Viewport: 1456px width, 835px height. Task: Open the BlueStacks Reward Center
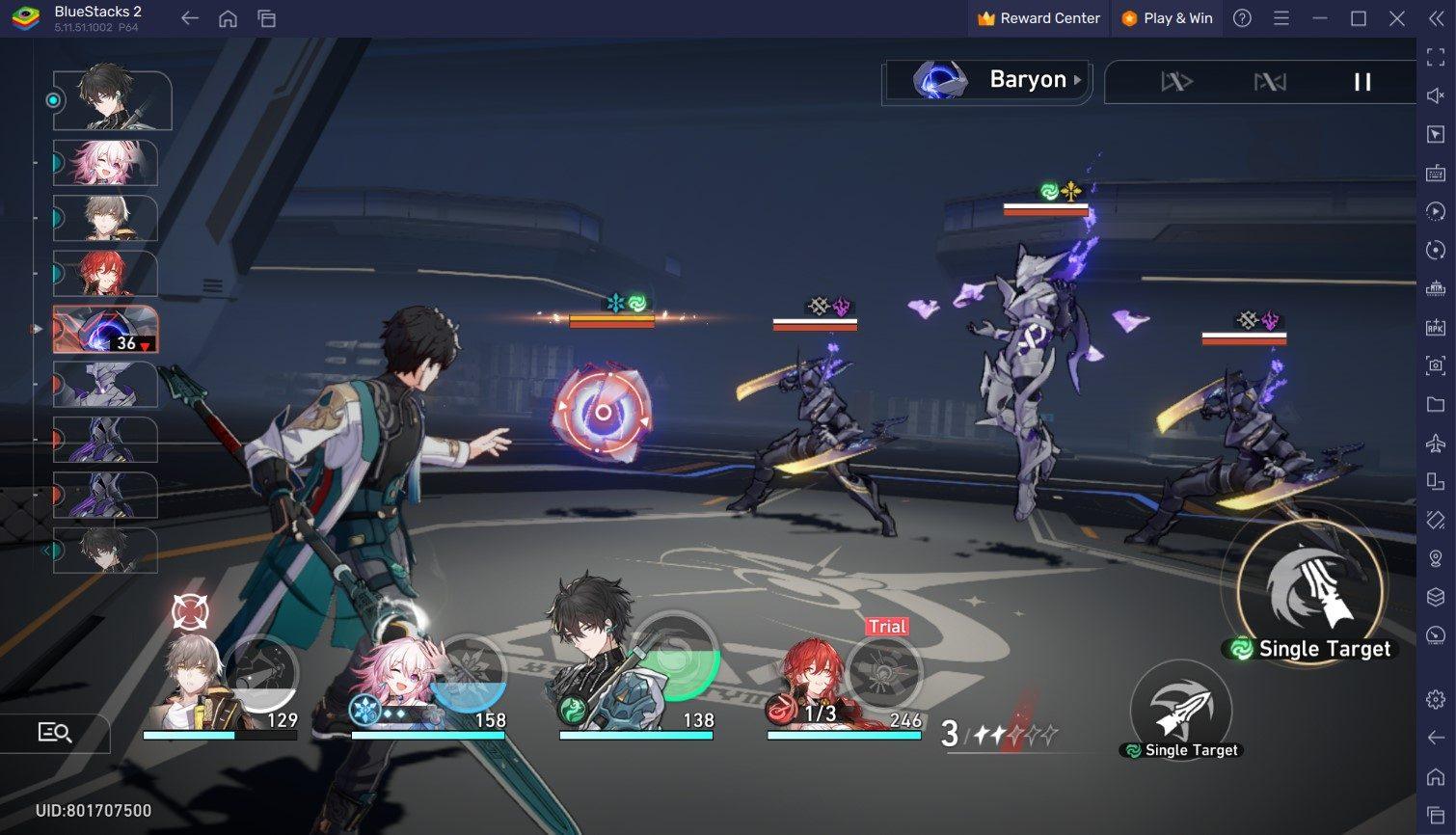click(x=1038, y=18)
